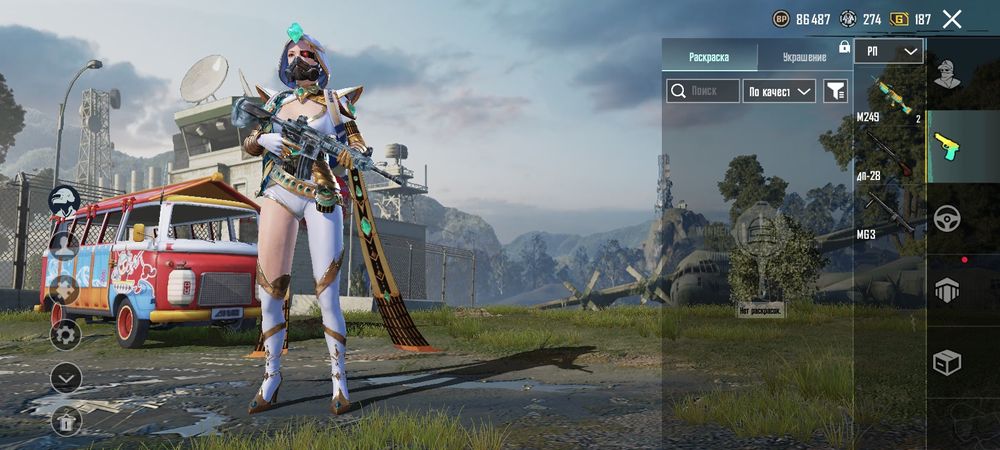Open the skin filter funnel button

point(835,91)
